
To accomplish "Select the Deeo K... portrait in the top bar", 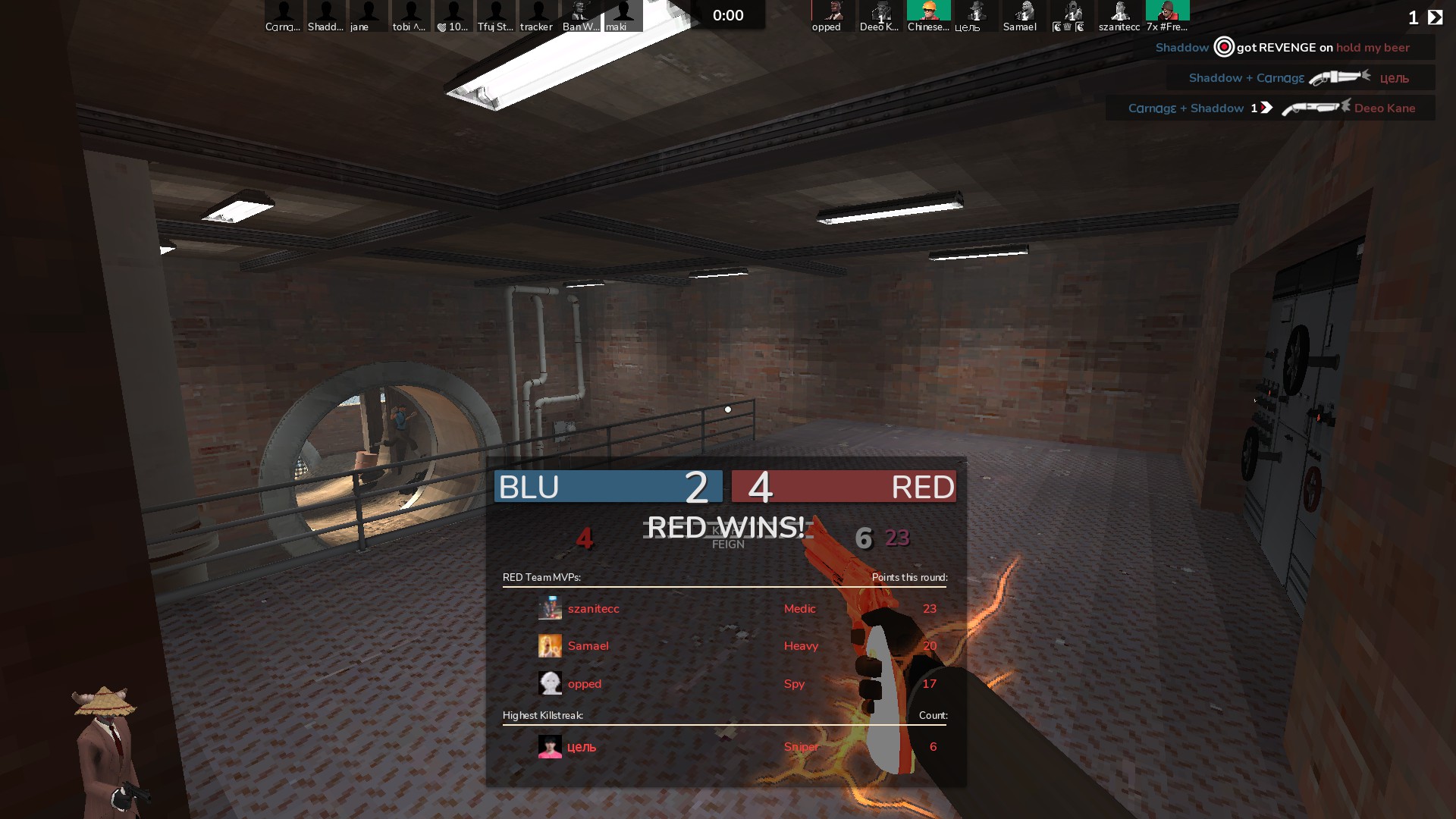I will click(x=880, y=15).
